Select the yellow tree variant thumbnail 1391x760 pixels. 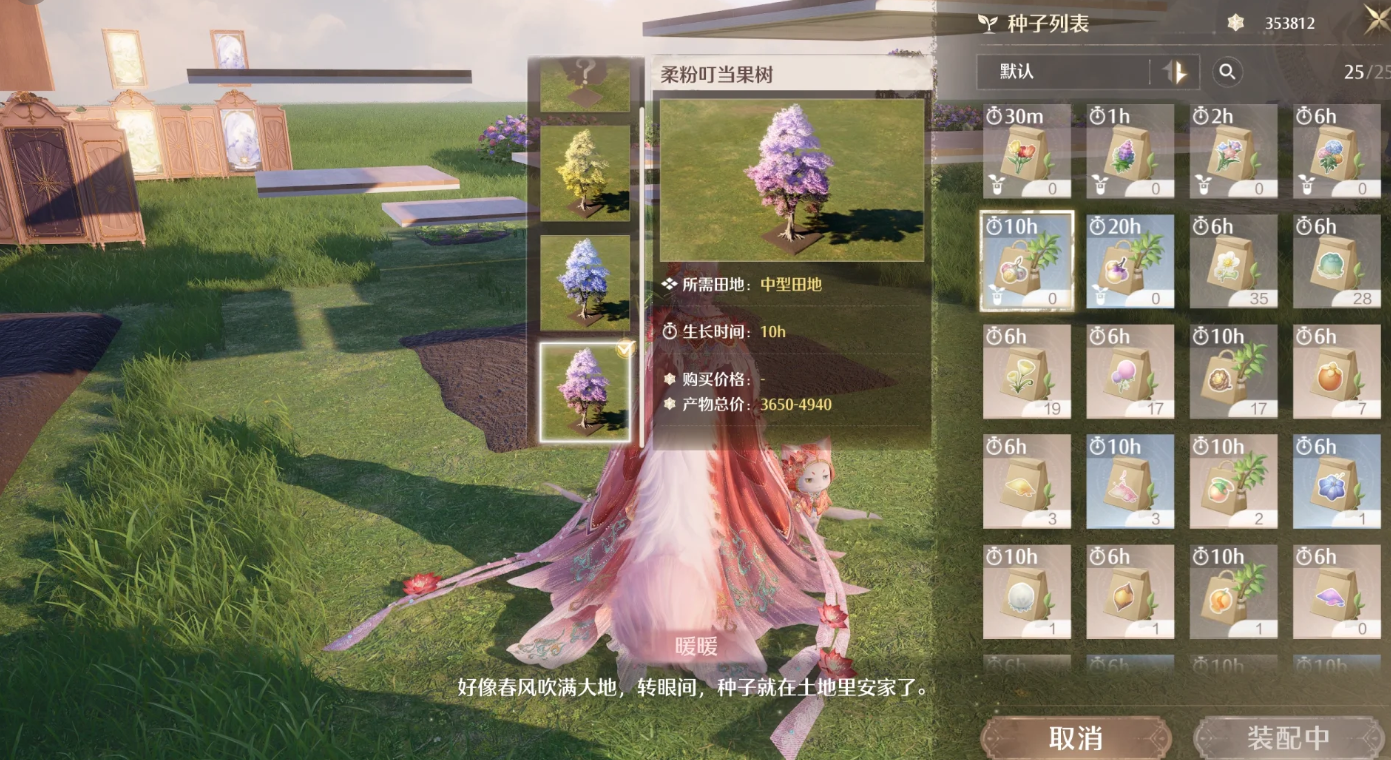pos(585,173)
